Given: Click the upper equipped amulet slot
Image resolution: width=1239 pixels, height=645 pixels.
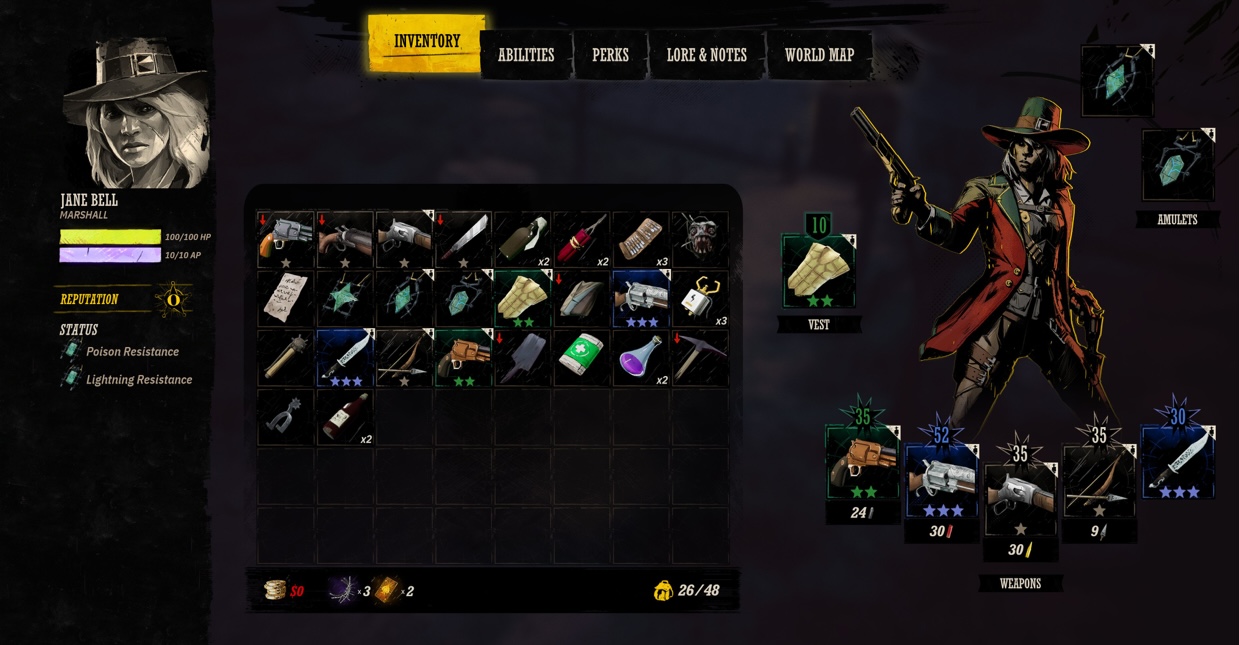Looking at the screenshot, I should (x=1117, y=80).
